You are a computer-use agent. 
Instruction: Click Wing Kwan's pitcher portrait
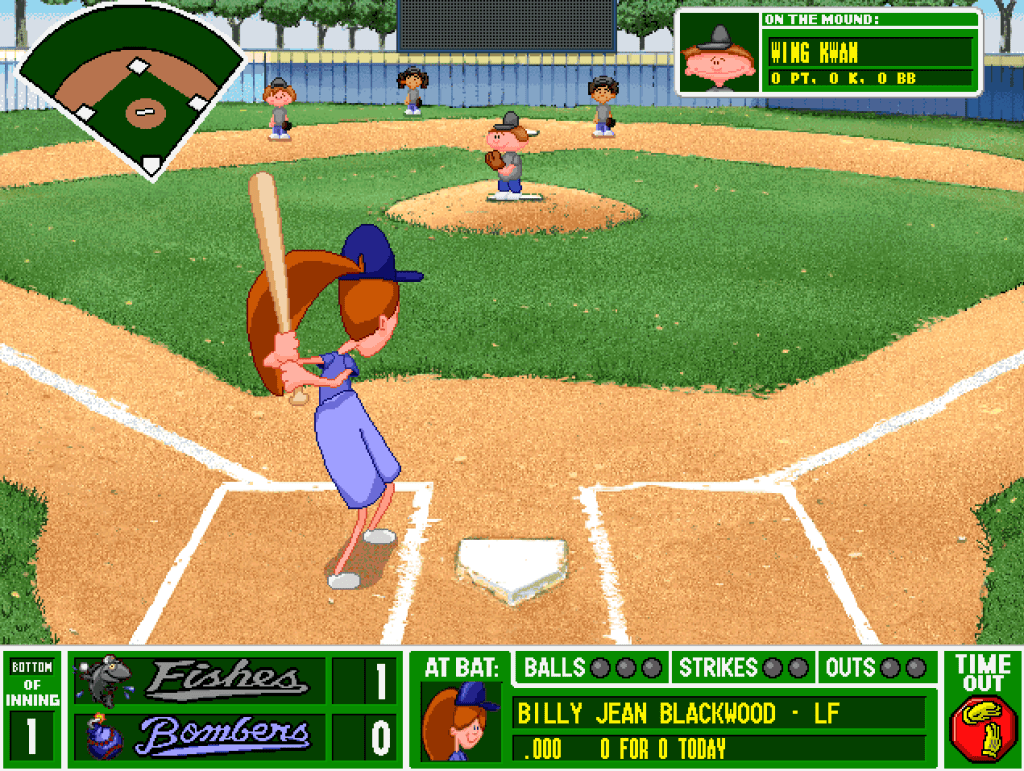[x=719, y=54]
